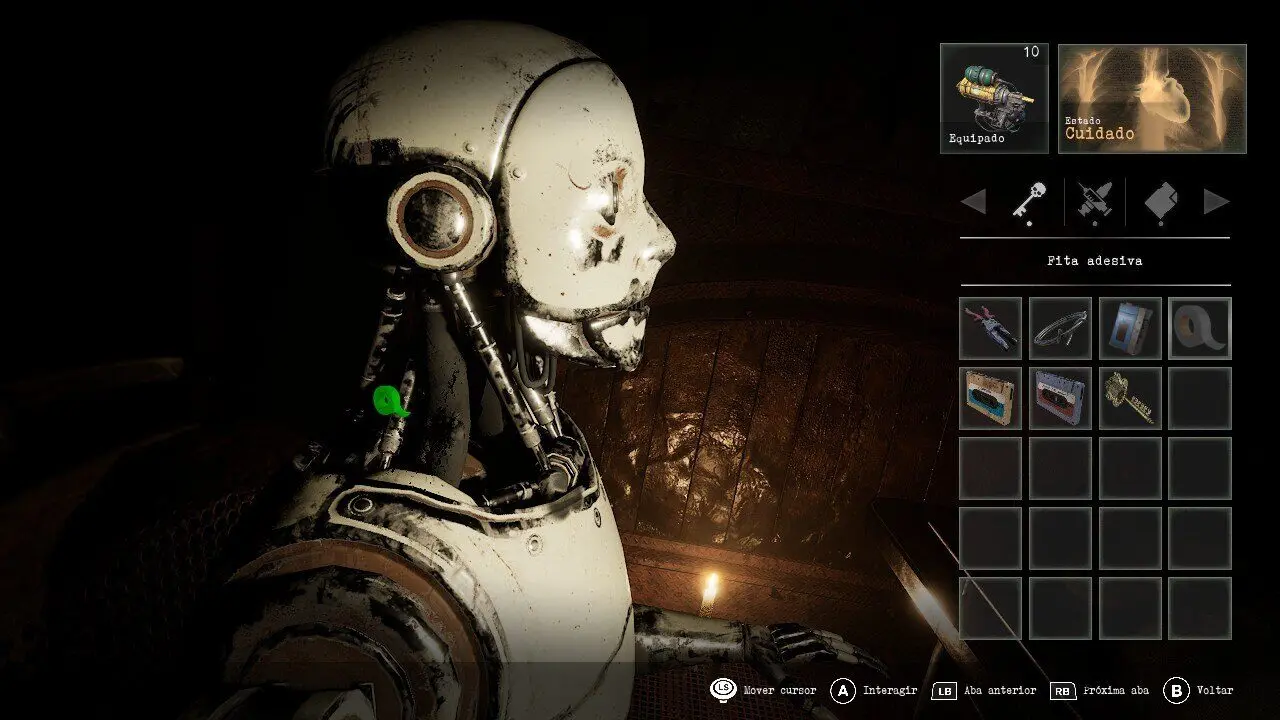Image resolution: width=1280 pixels, height=720 pixels.
Task: Select the Equipado weapon slot
Action: (x=994, y=98)
